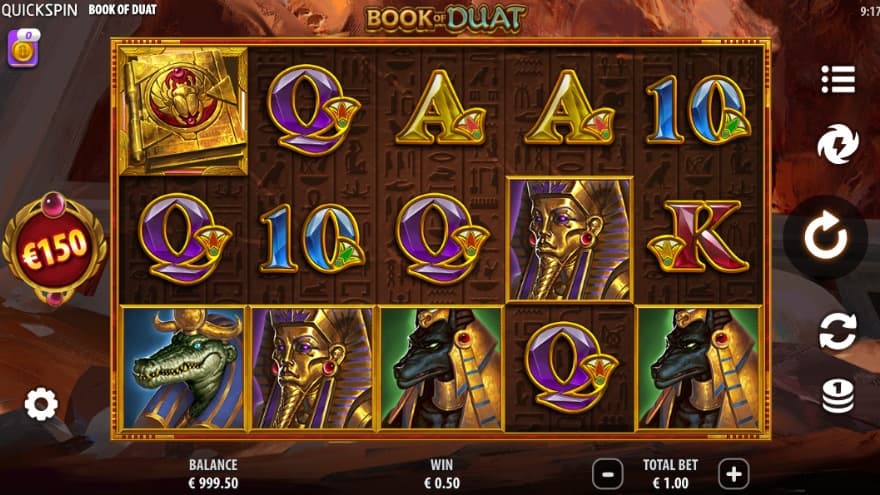This screenshot has width=880, height=495.
Task: Open the autoplay spin options
Action: pos(837,331)
